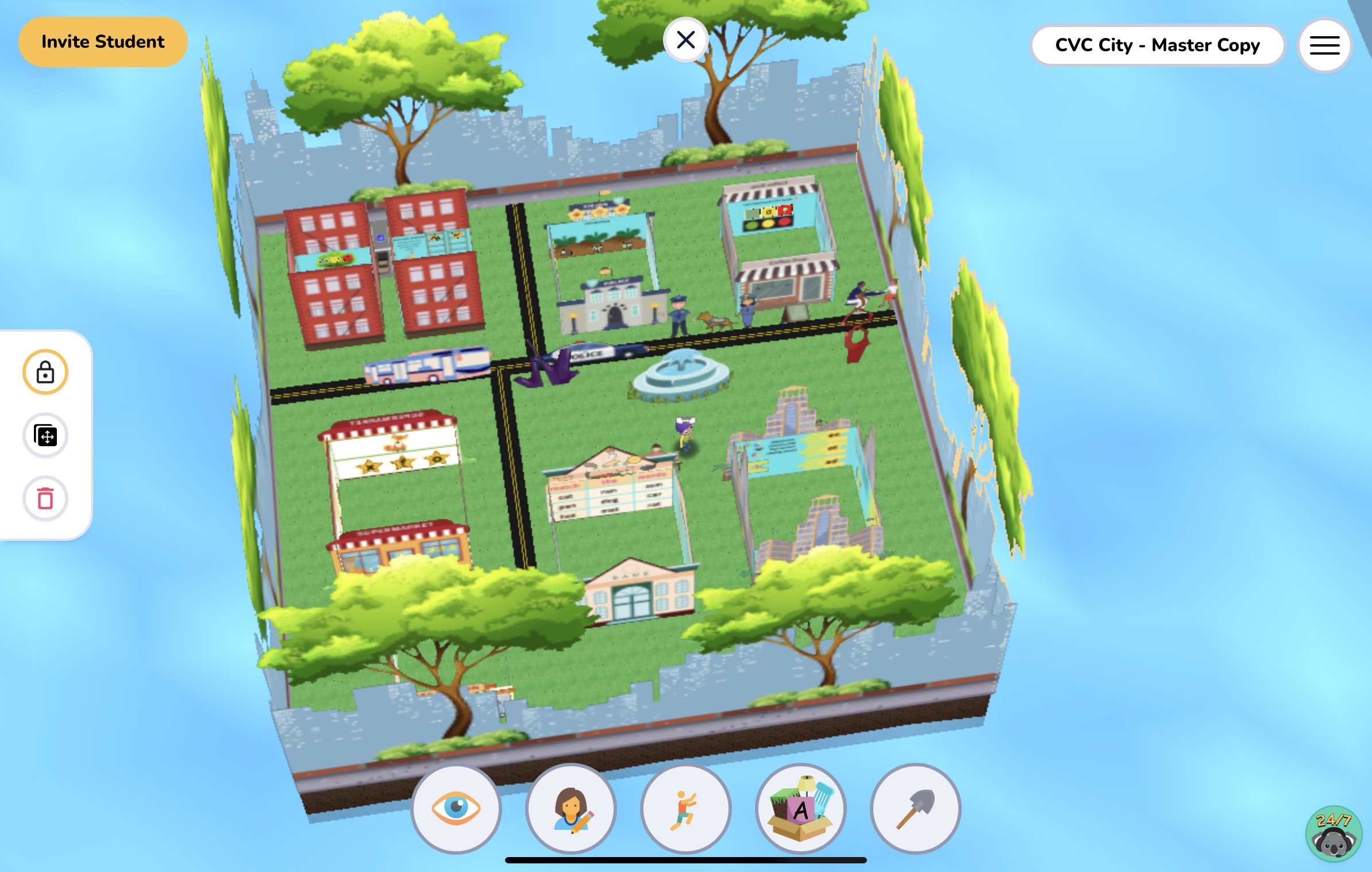Toggle the lock tool in the sidebar
Image resolution: width=1372 pixels, height=872 pixels.
(x=45, y=372)
